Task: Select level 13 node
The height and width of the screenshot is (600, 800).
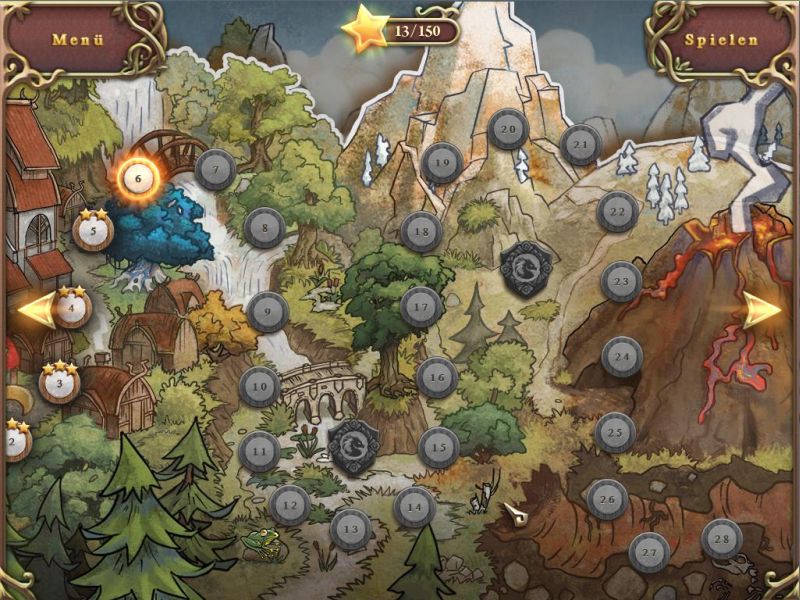Action: point(351,528)
